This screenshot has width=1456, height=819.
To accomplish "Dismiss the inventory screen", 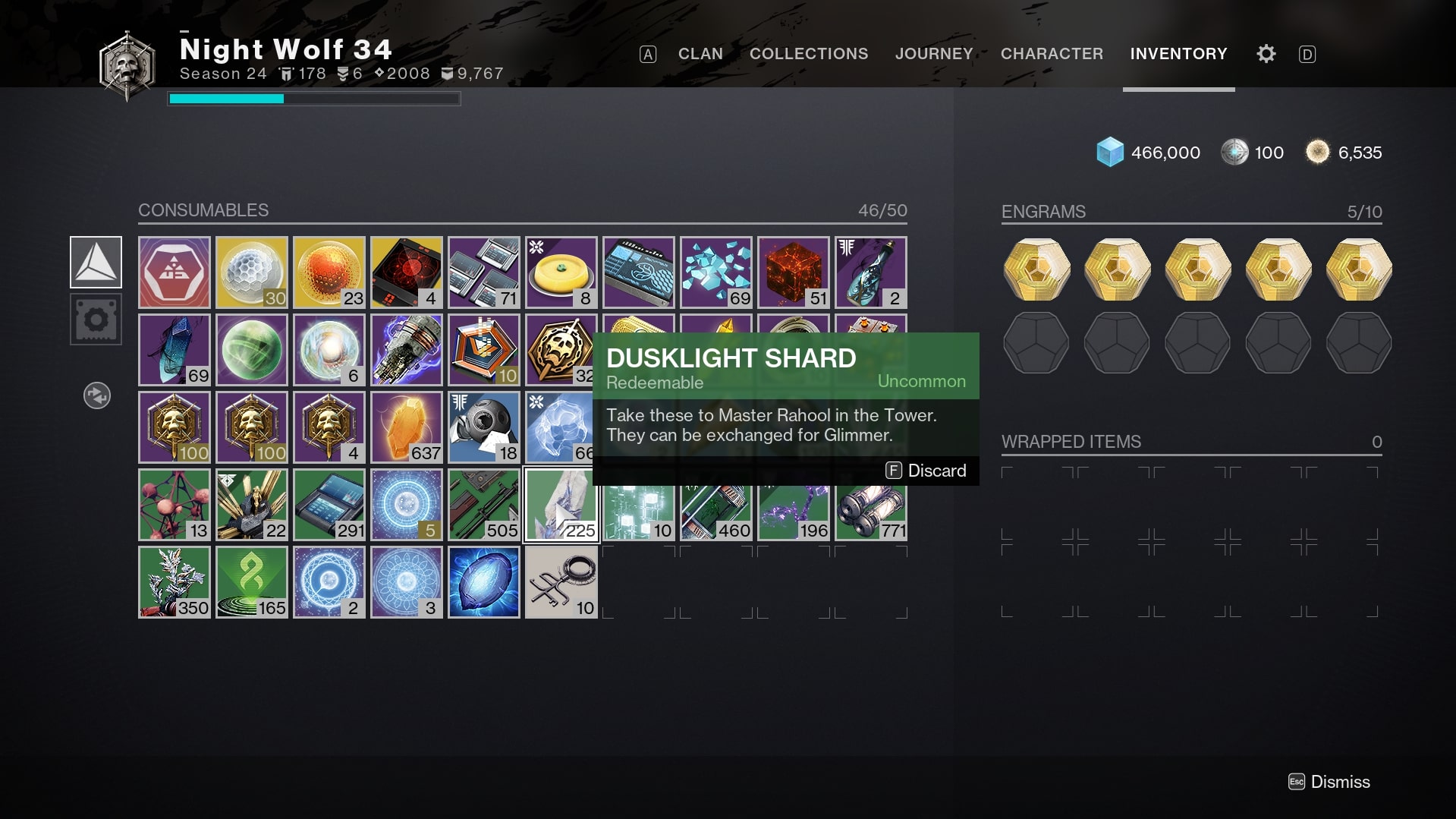I will pyautogui.click(x=1329, y=782).
